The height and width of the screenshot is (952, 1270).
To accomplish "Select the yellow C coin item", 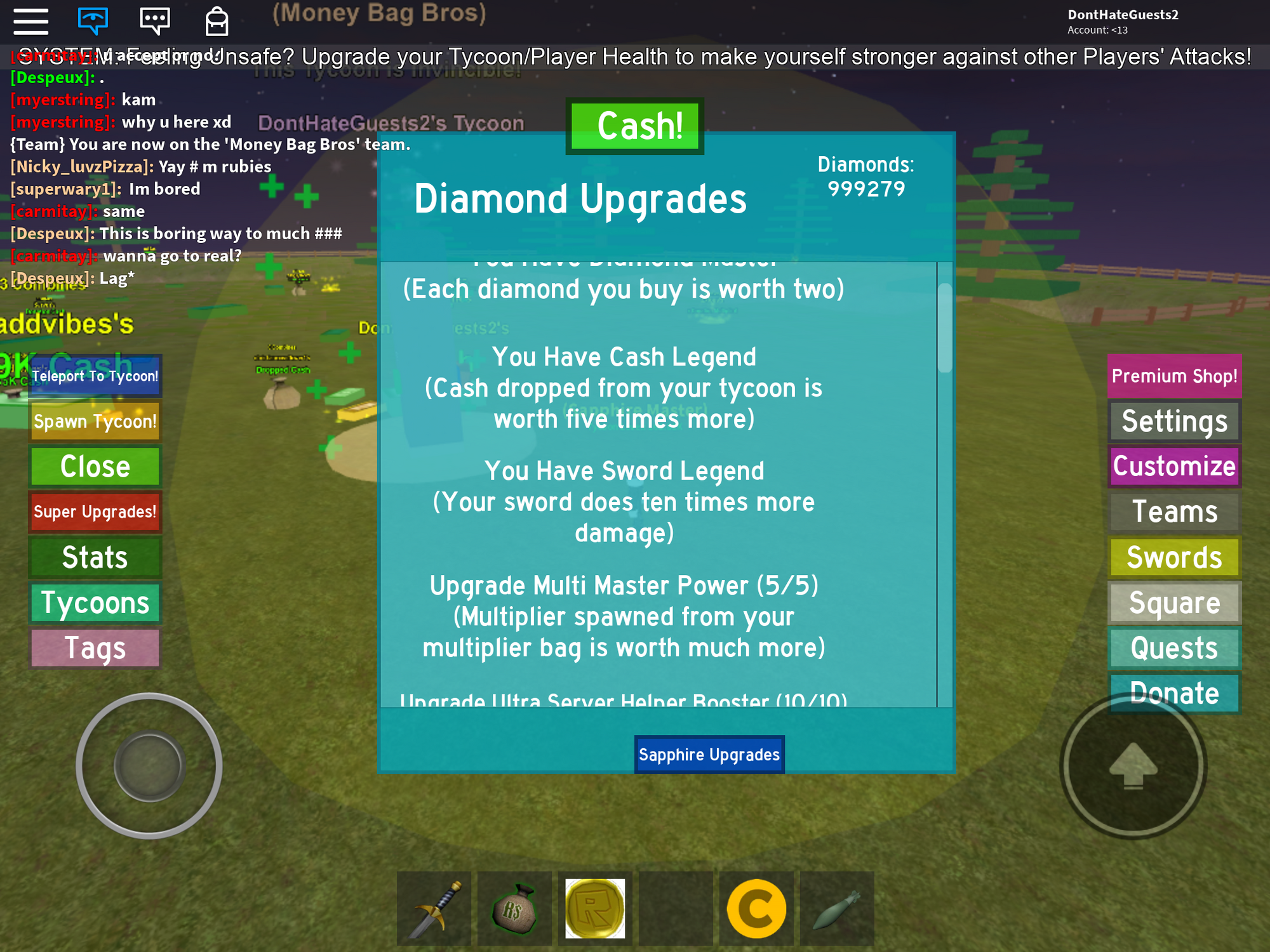I will [756, 908].
